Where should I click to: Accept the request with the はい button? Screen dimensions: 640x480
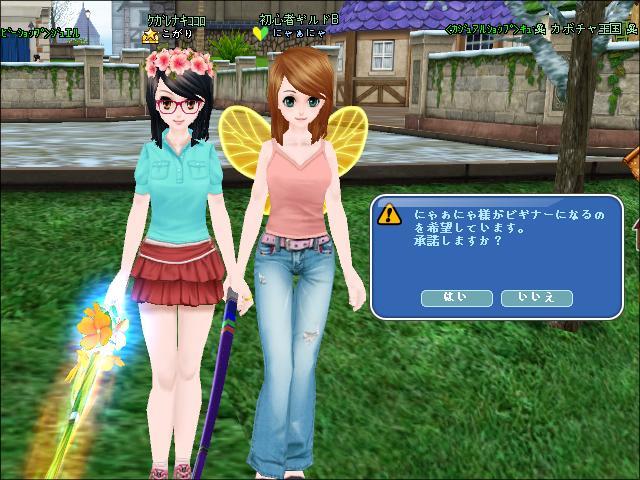[457, 297]
